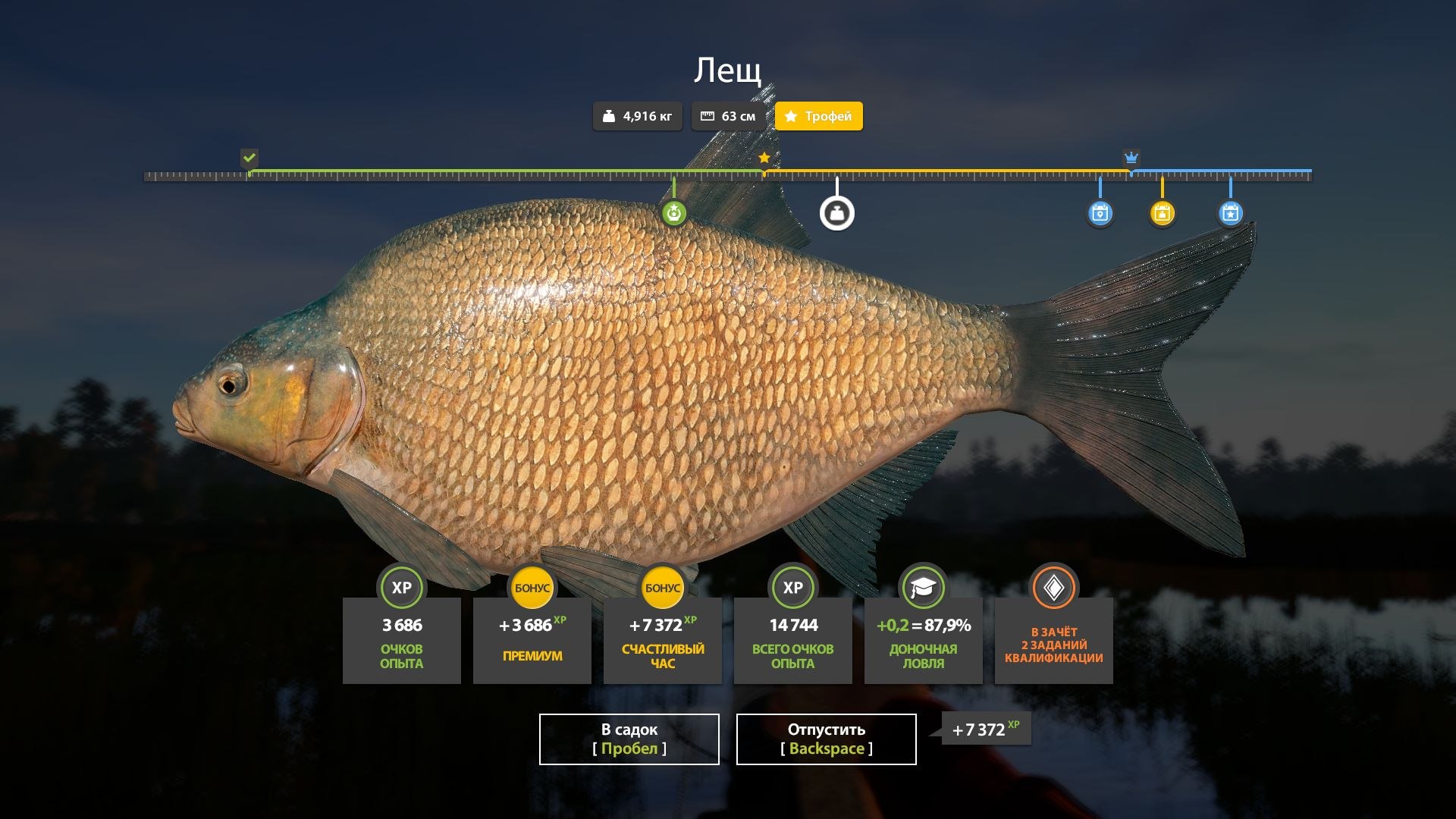The image size is (1456, 819).
Task: Select the Счастливый час bonus tile
Action: pos(662,640)
